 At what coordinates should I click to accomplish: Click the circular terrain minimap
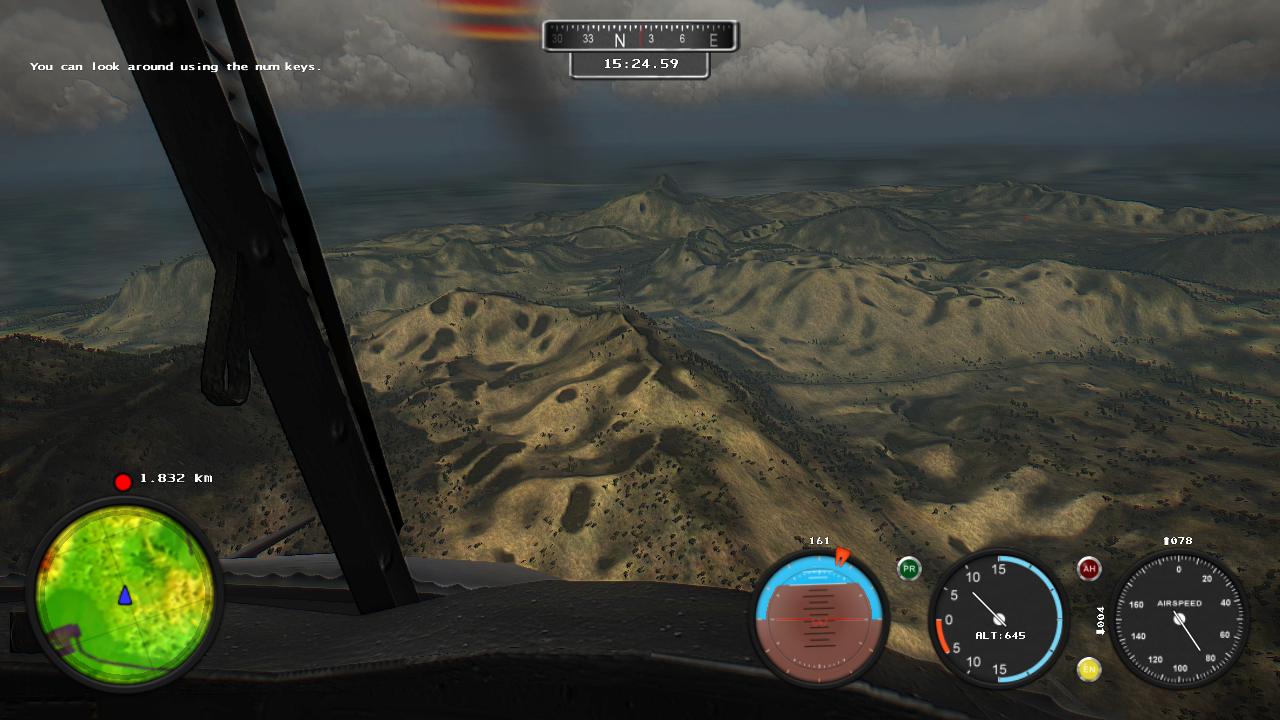tap(124, 593)
